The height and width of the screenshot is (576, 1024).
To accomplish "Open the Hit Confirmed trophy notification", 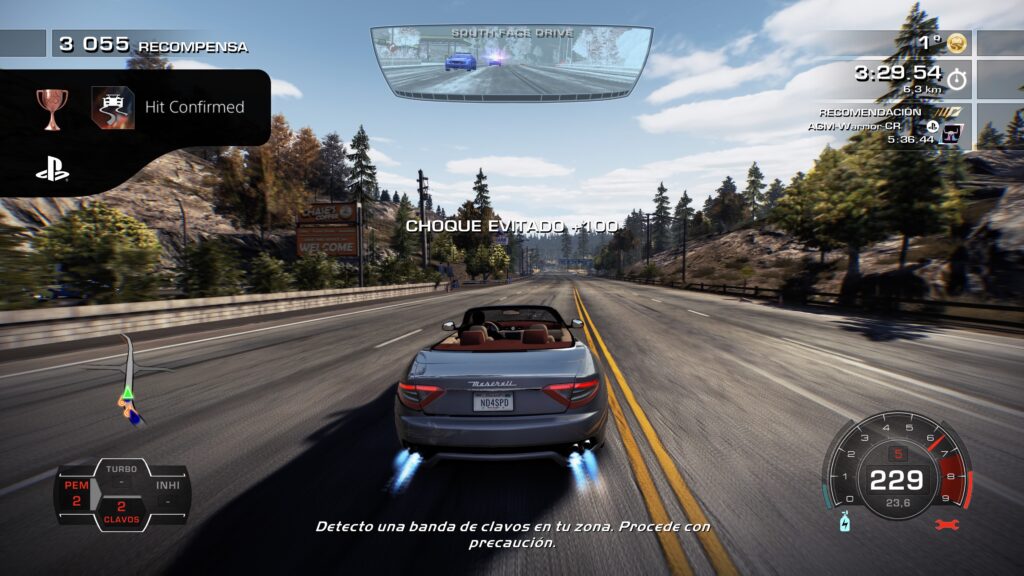I will point(194,107).
